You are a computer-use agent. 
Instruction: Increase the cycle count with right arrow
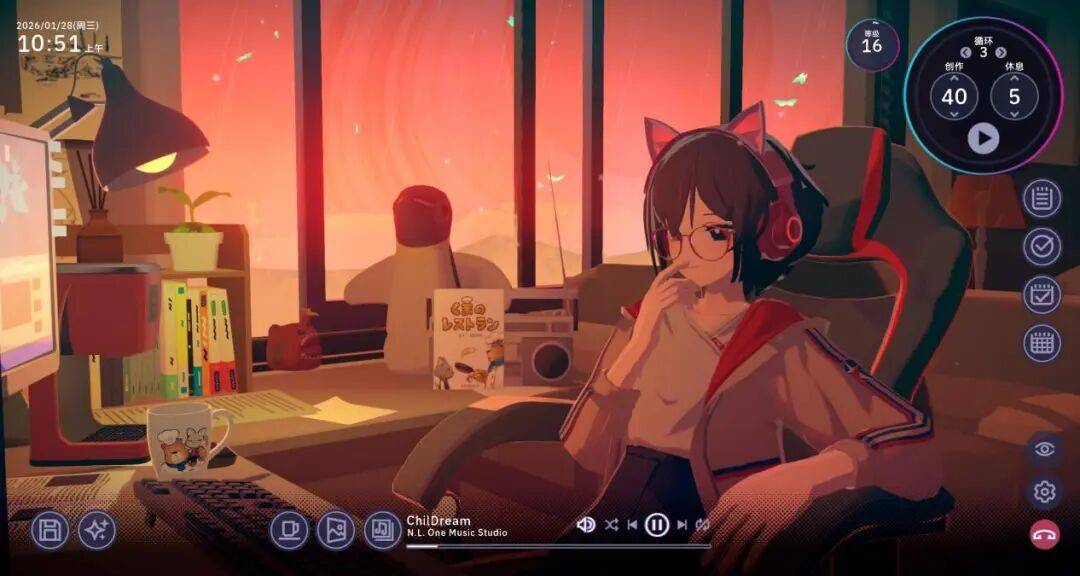click(1001, 53)
